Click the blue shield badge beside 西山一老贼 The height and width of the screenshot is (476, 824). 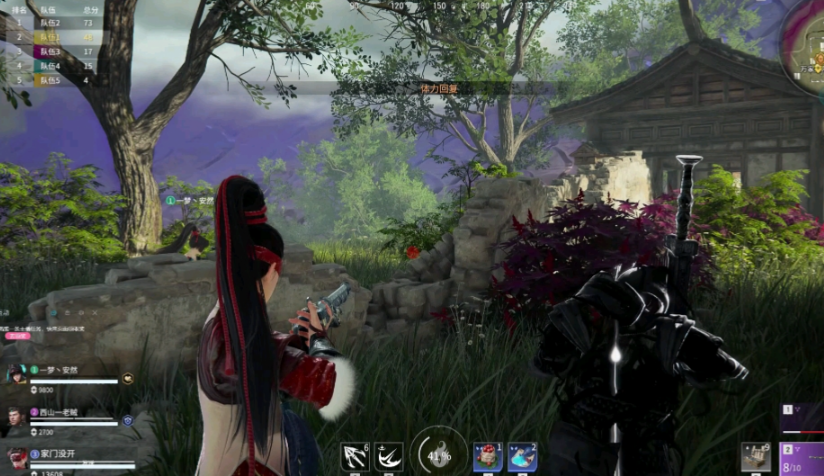tap(128, 421)
